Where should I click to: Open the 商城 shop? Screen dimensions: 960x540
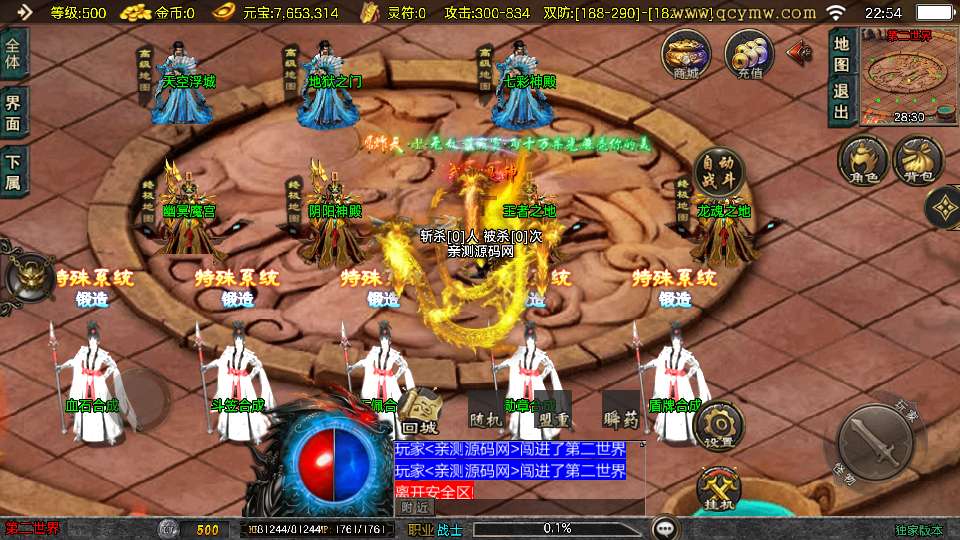tap(687, 54)
